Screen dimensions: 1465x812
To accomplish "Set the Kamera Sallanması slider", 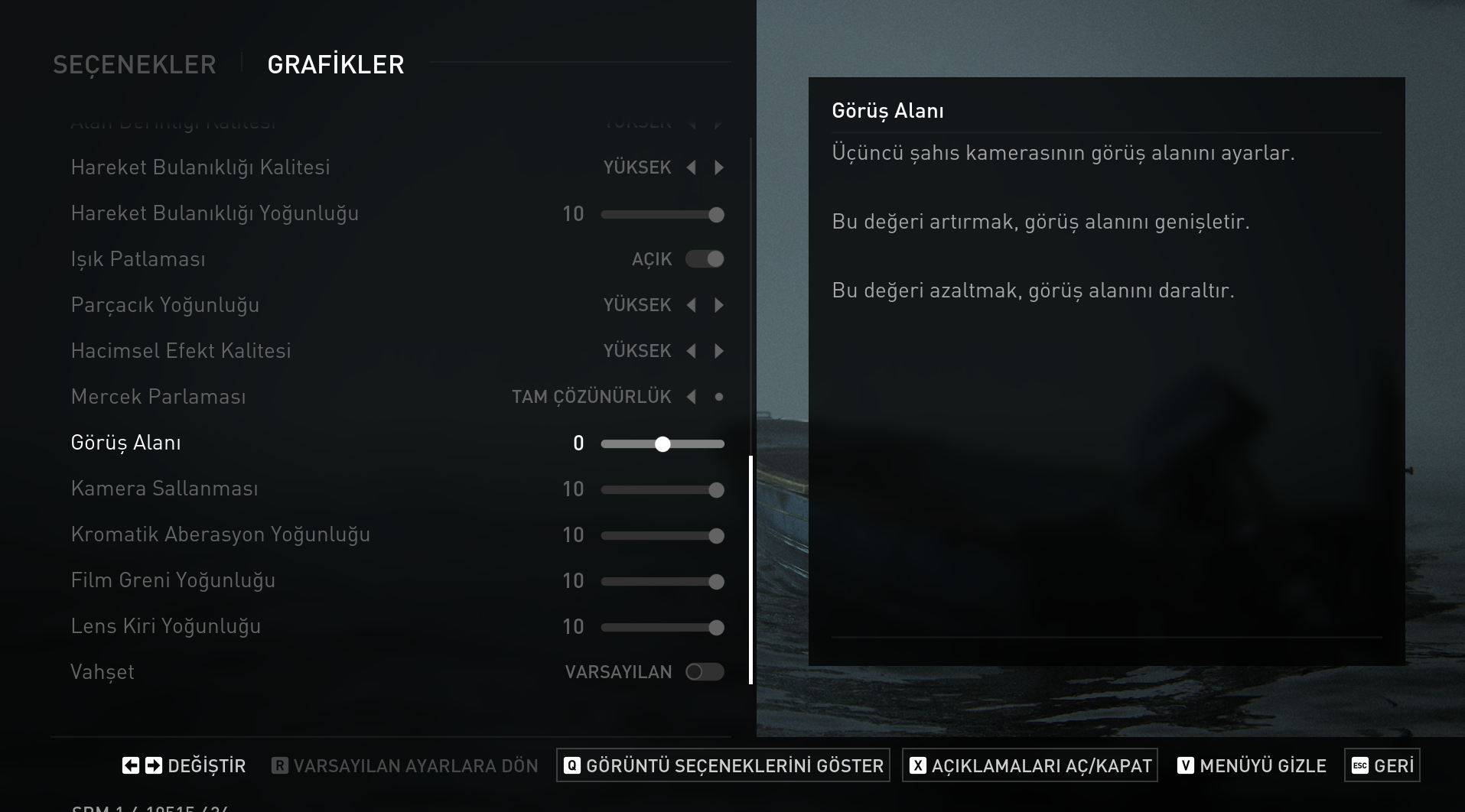I will point(663,490).
